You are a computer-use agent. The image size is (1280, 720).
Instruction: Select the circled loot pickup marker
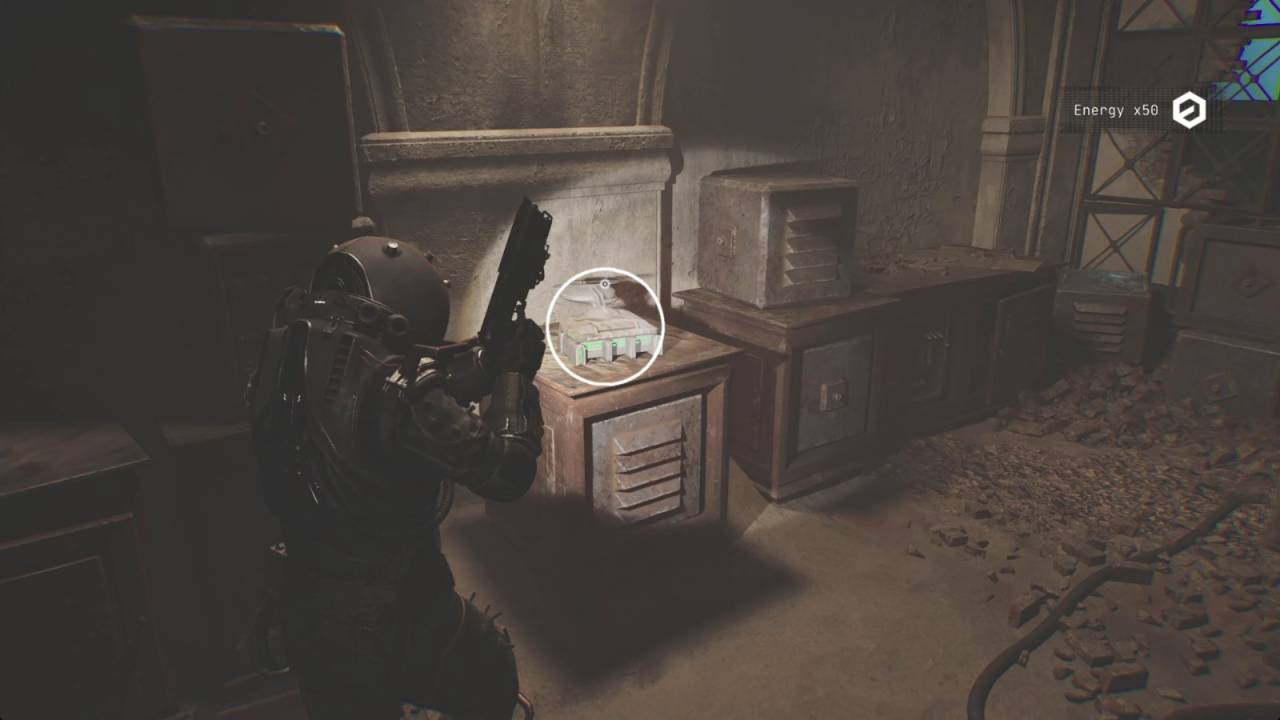[606, 326]
